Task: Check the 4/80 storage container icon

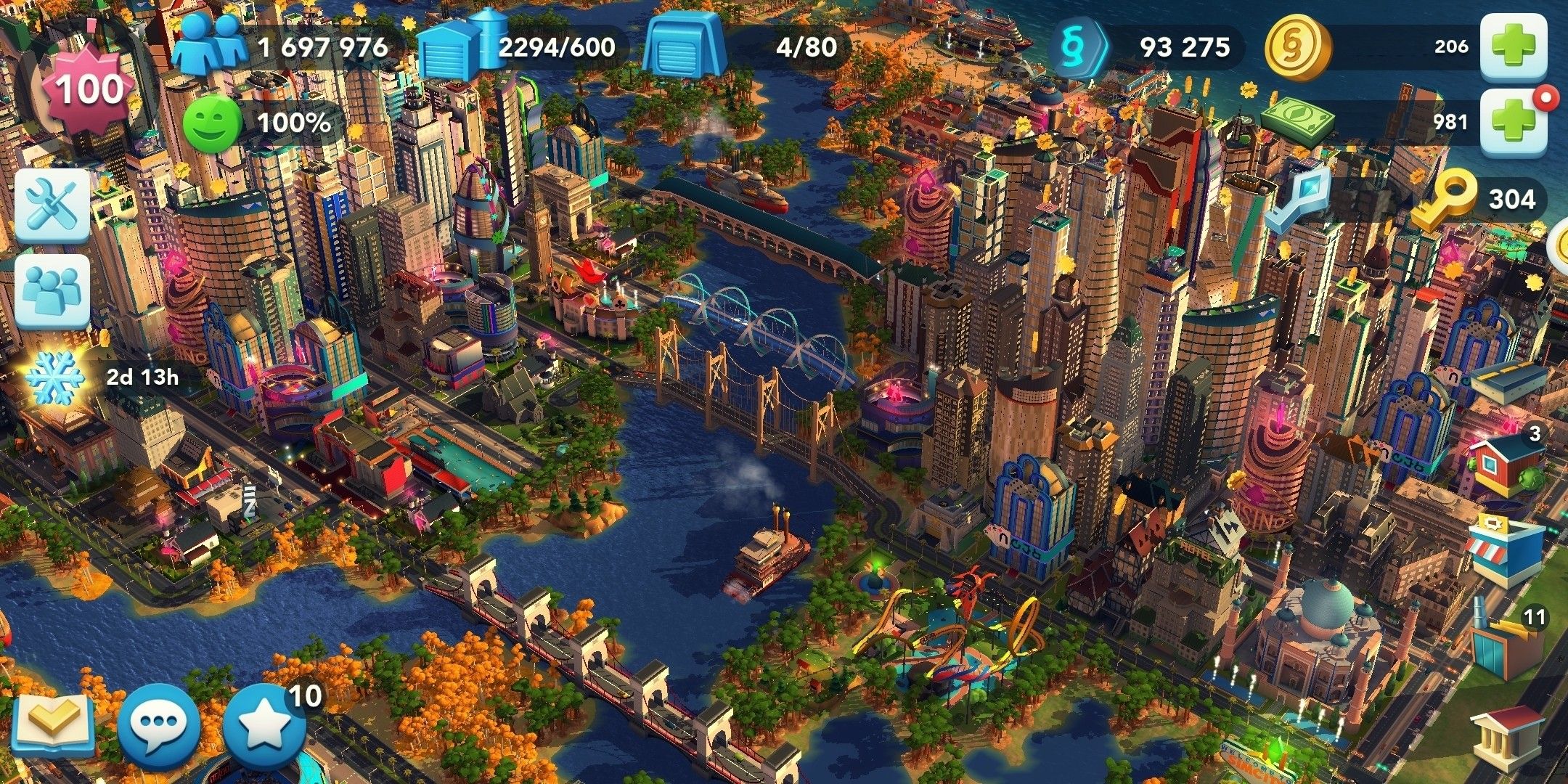Action: pyautogui.click(x=684, y=45)
